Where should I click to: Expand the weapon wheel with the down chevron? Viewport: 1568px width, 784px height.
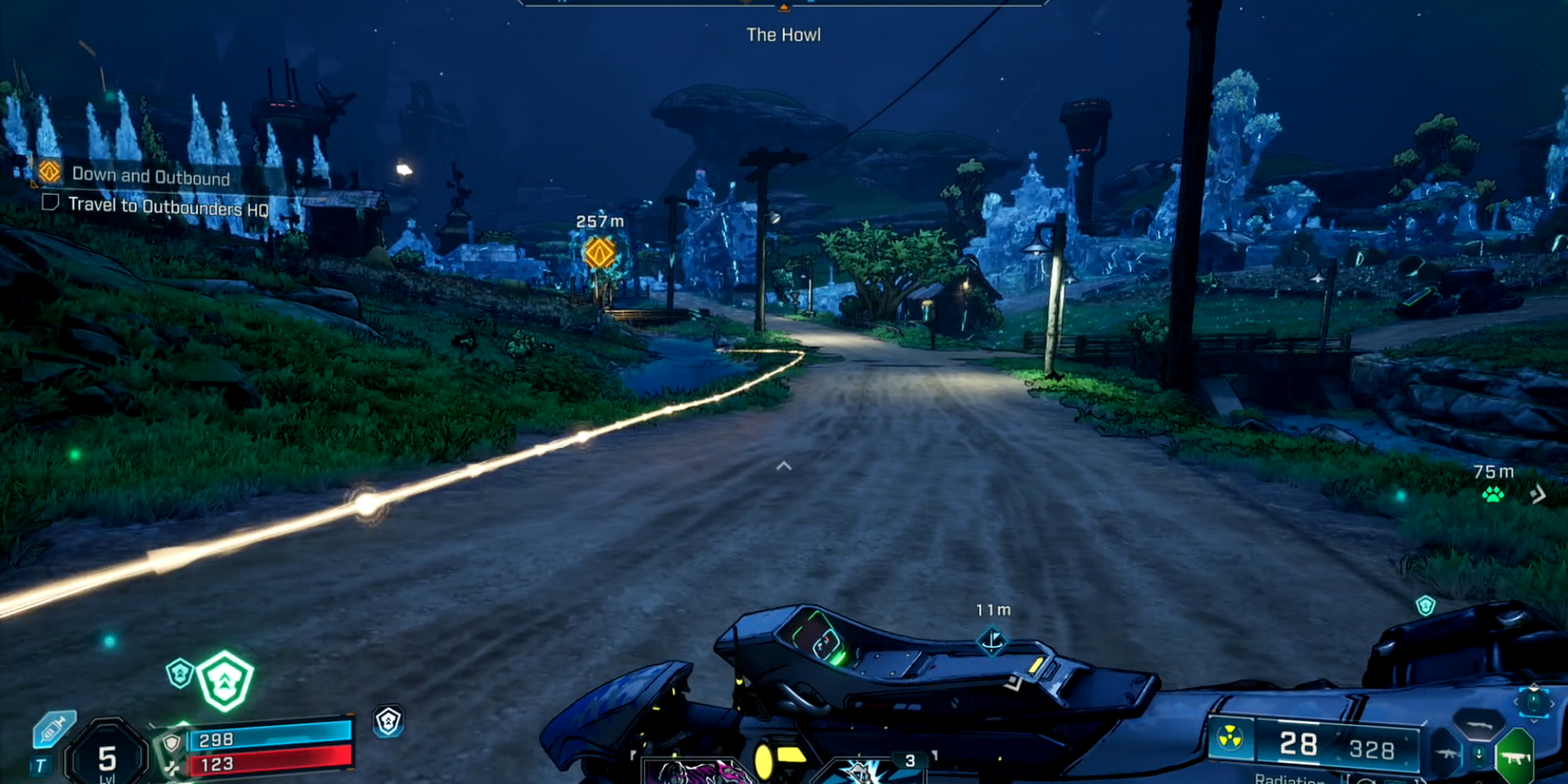[1534, 720]
